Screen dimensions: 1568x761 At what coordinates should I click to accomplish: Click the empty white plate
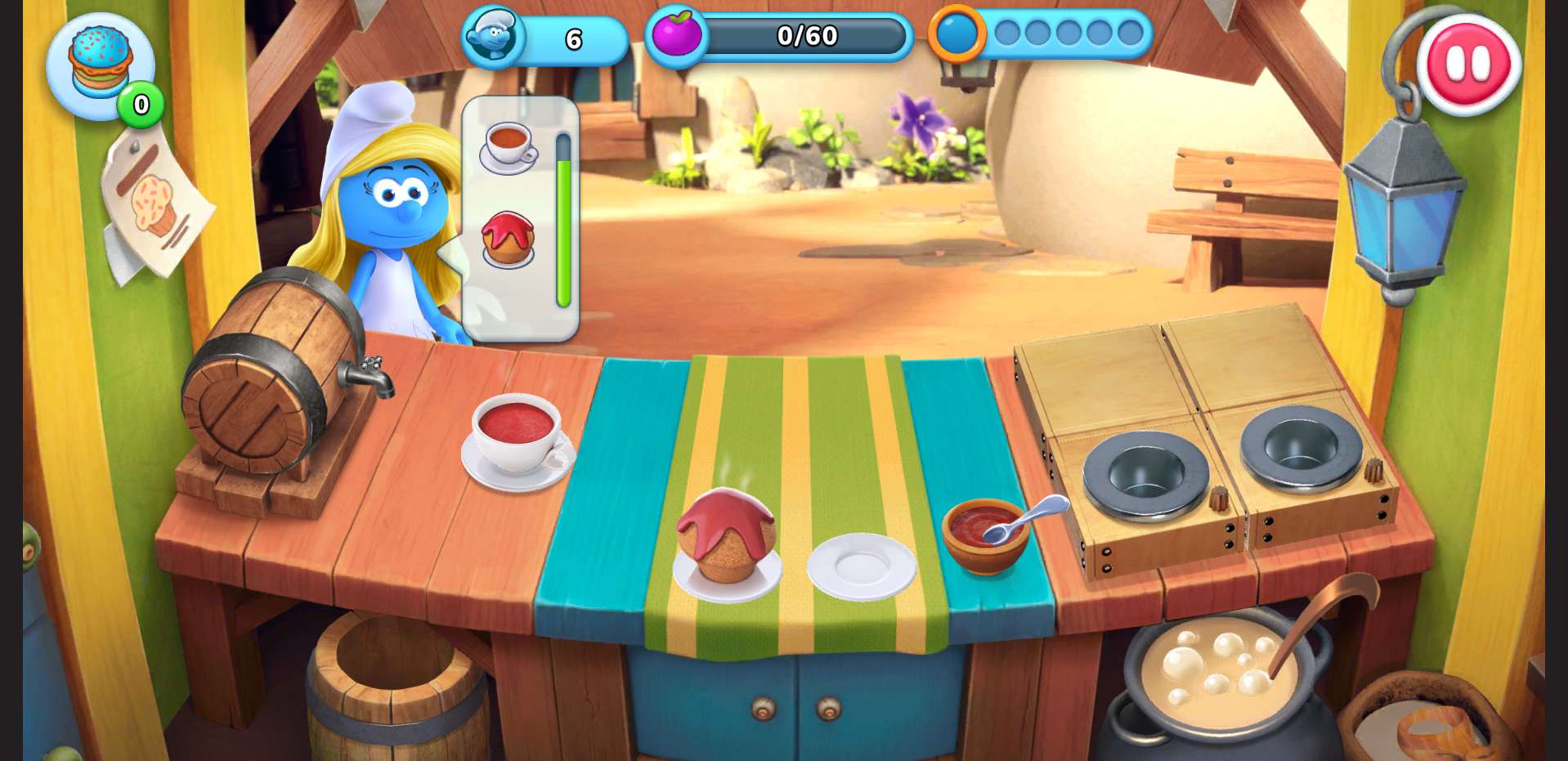[x=861, y=566]
